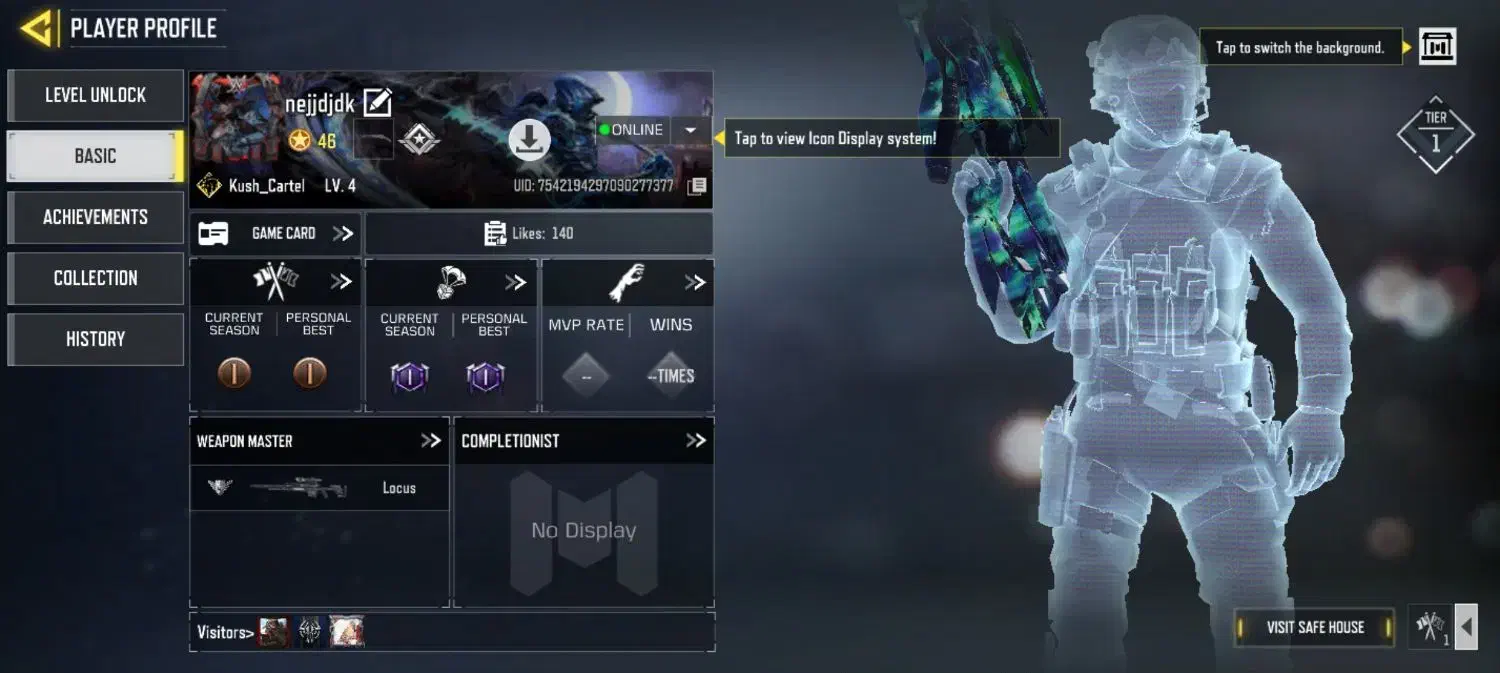The image size is (1500, 673).
Task: Go back using the yellow arrow
Action: (x=36, y=28)
